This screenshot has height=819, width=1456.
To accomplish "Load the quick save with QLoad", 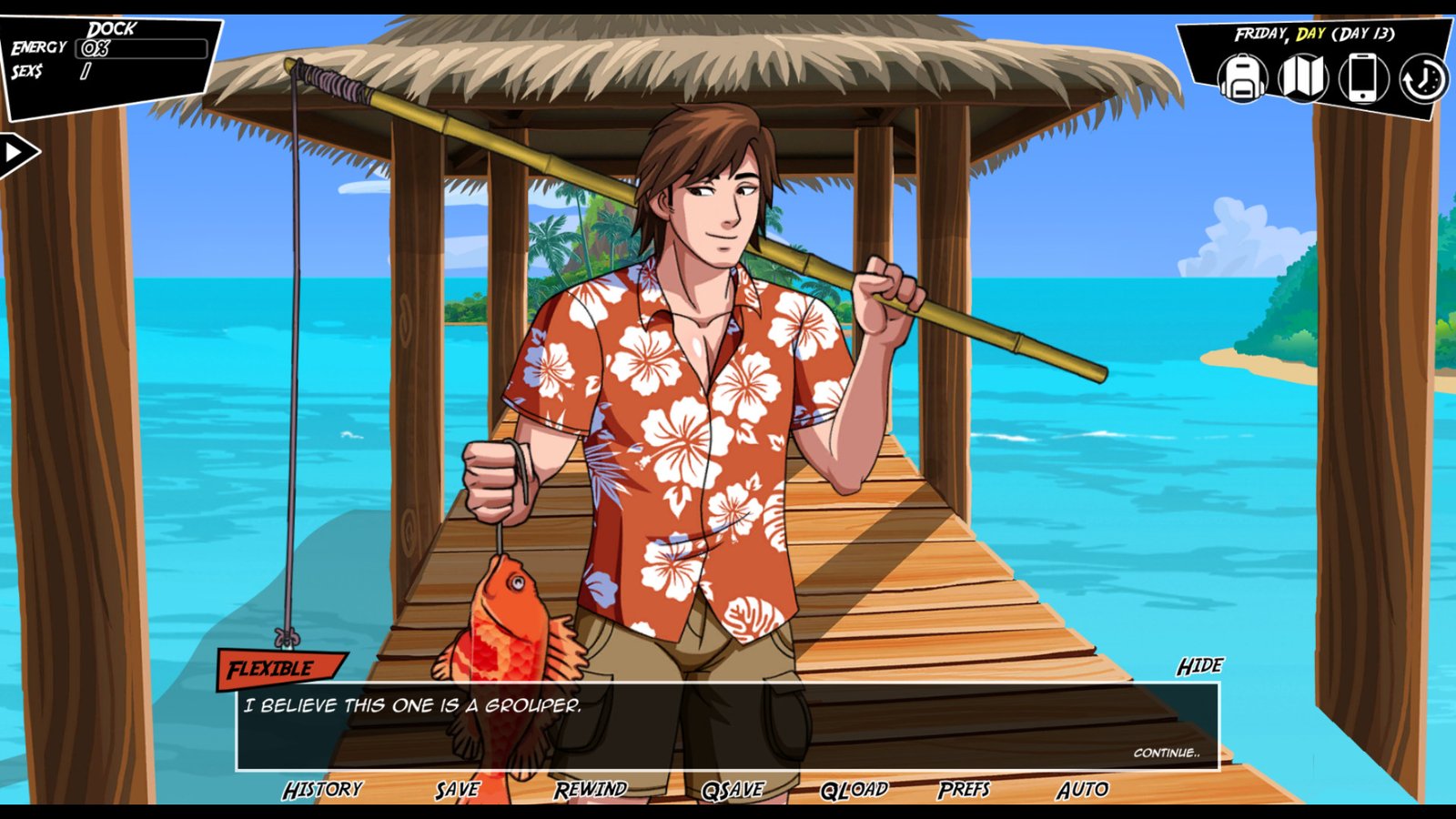I will [854, 790].
